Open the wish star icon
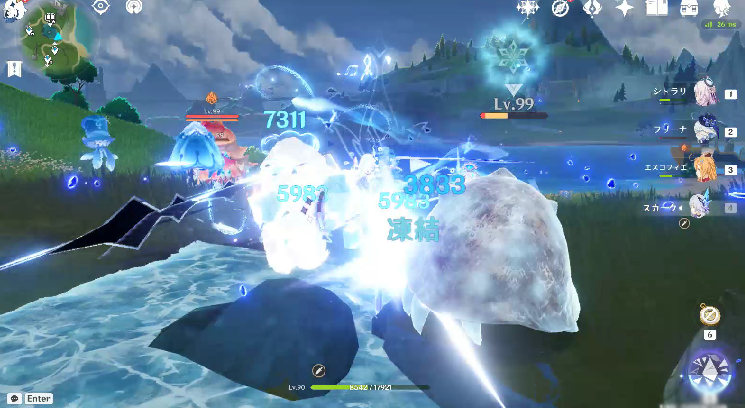Image resolution: width=745 pixels, height=408 pixels. (624, 8)
